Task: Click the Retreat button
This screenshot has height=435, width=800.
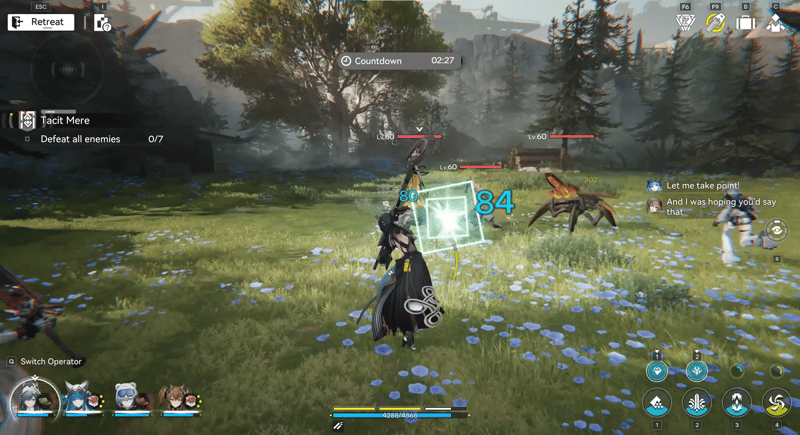Action: point(41,22)
